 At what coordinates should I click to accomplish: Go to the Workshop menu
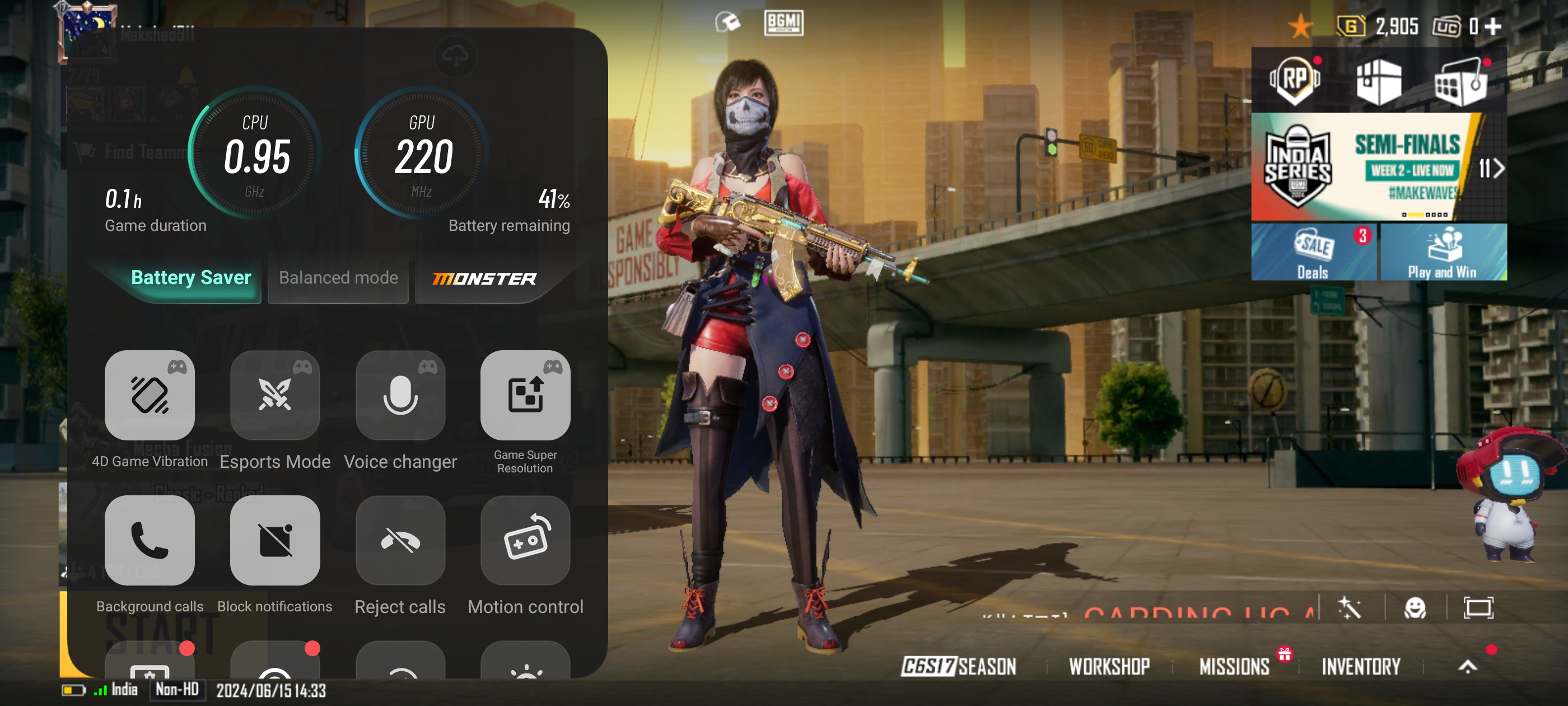coord(1109,666)
